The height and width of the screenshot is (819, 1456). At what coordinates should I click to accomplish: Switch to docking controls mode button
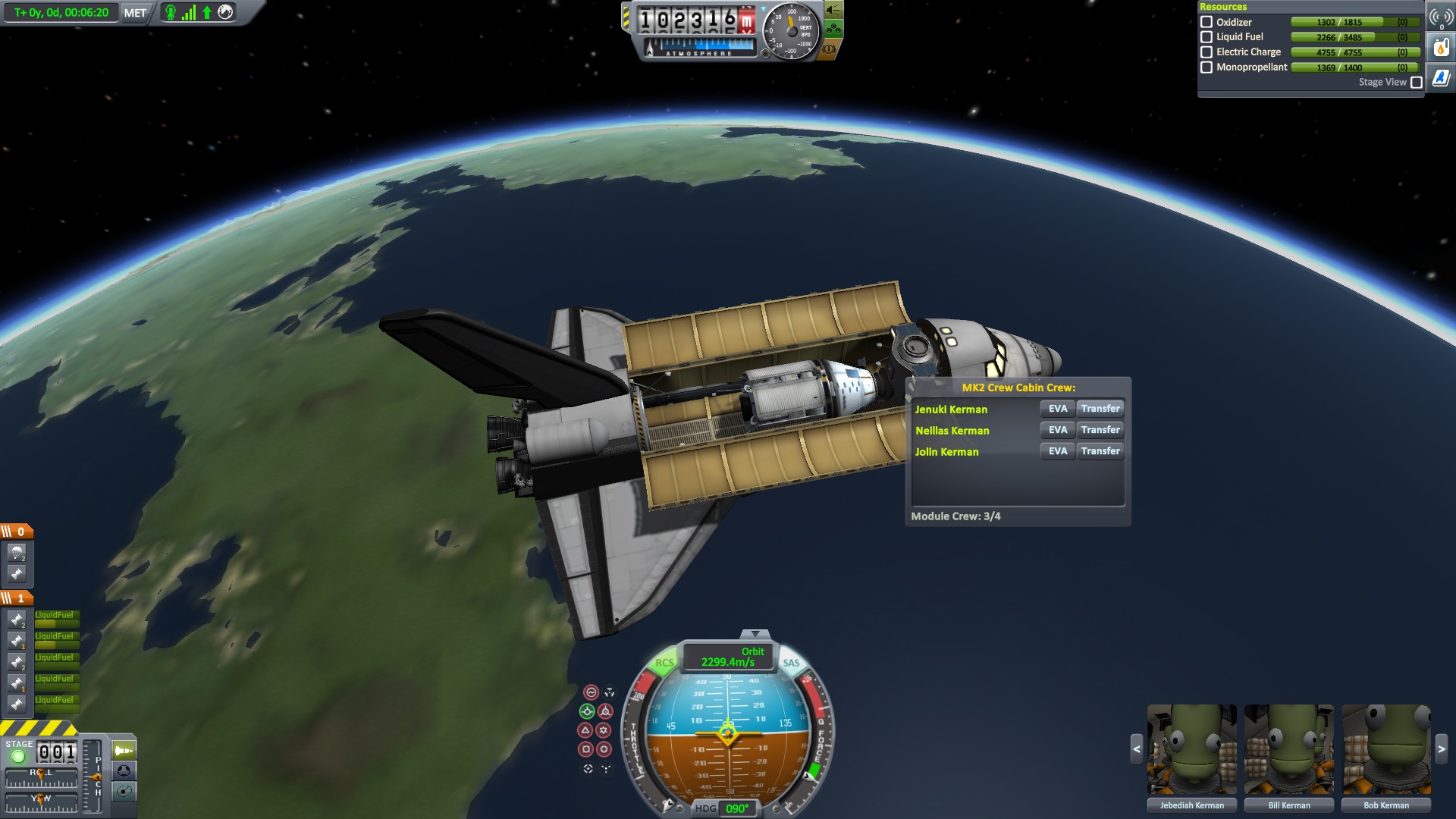coord(124,771)
